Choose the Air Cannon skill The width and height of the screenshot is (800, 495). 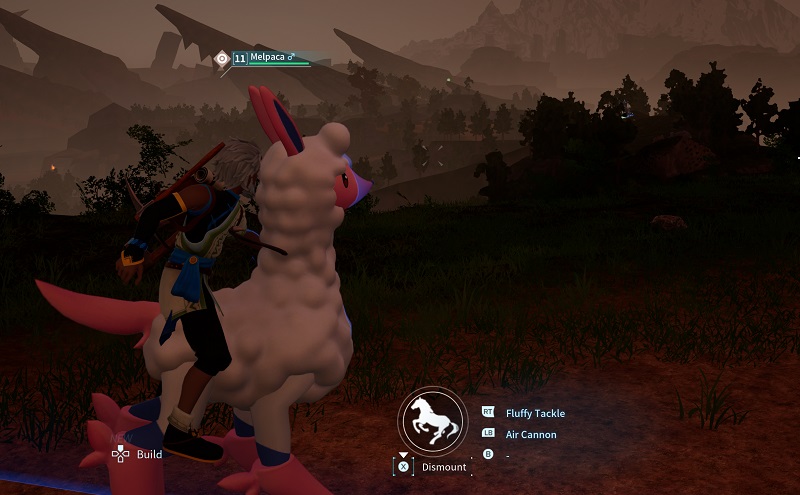tap(531, 435)
